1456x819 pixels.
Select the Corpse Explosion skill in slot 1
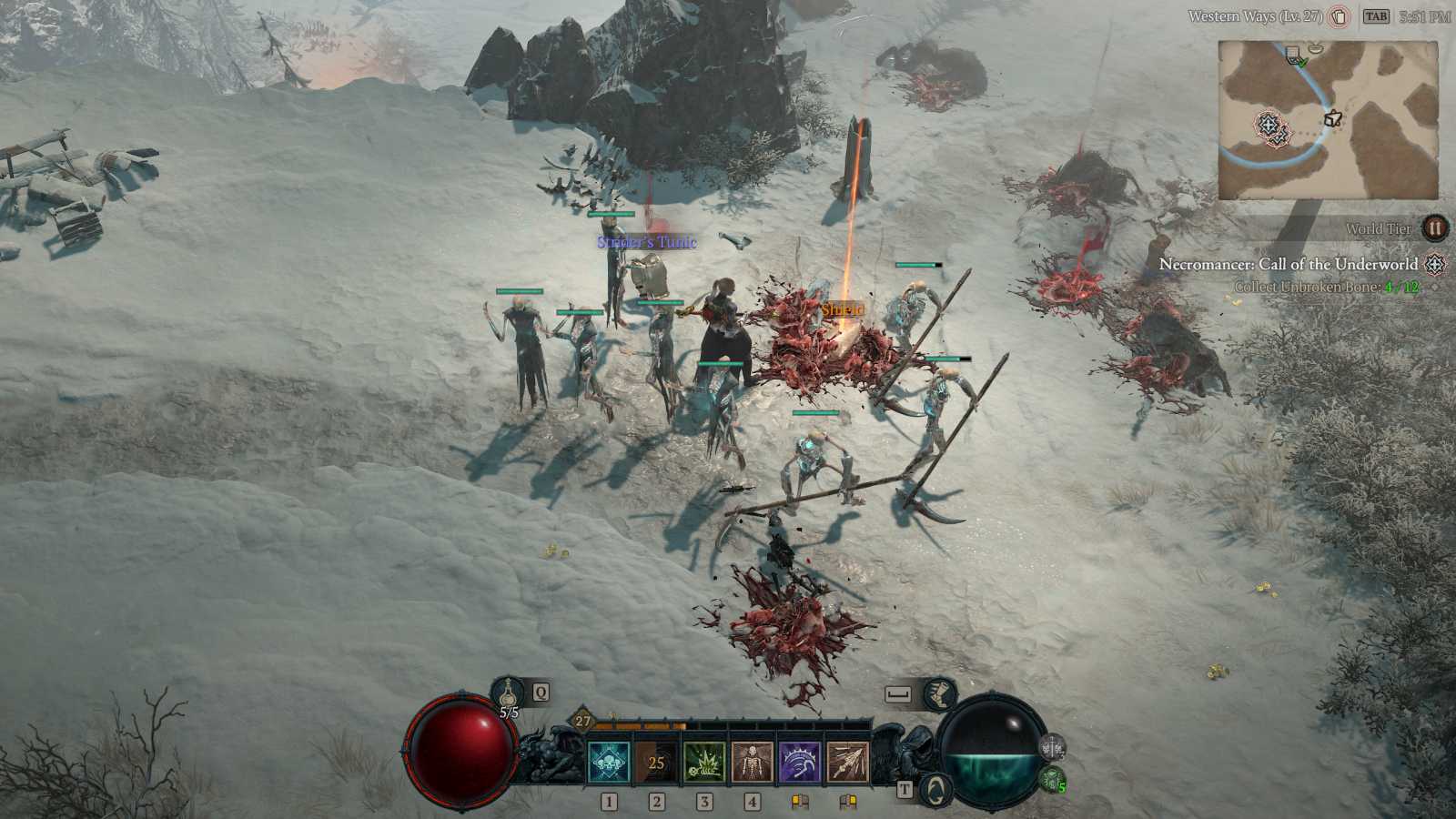704,760
